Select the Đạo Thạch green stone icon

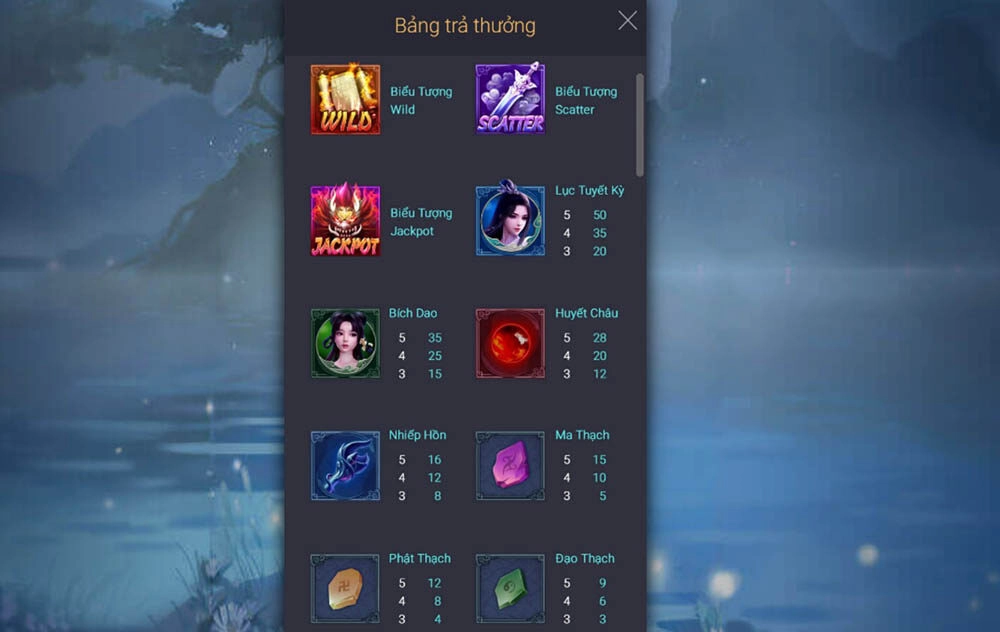[510, 589]
